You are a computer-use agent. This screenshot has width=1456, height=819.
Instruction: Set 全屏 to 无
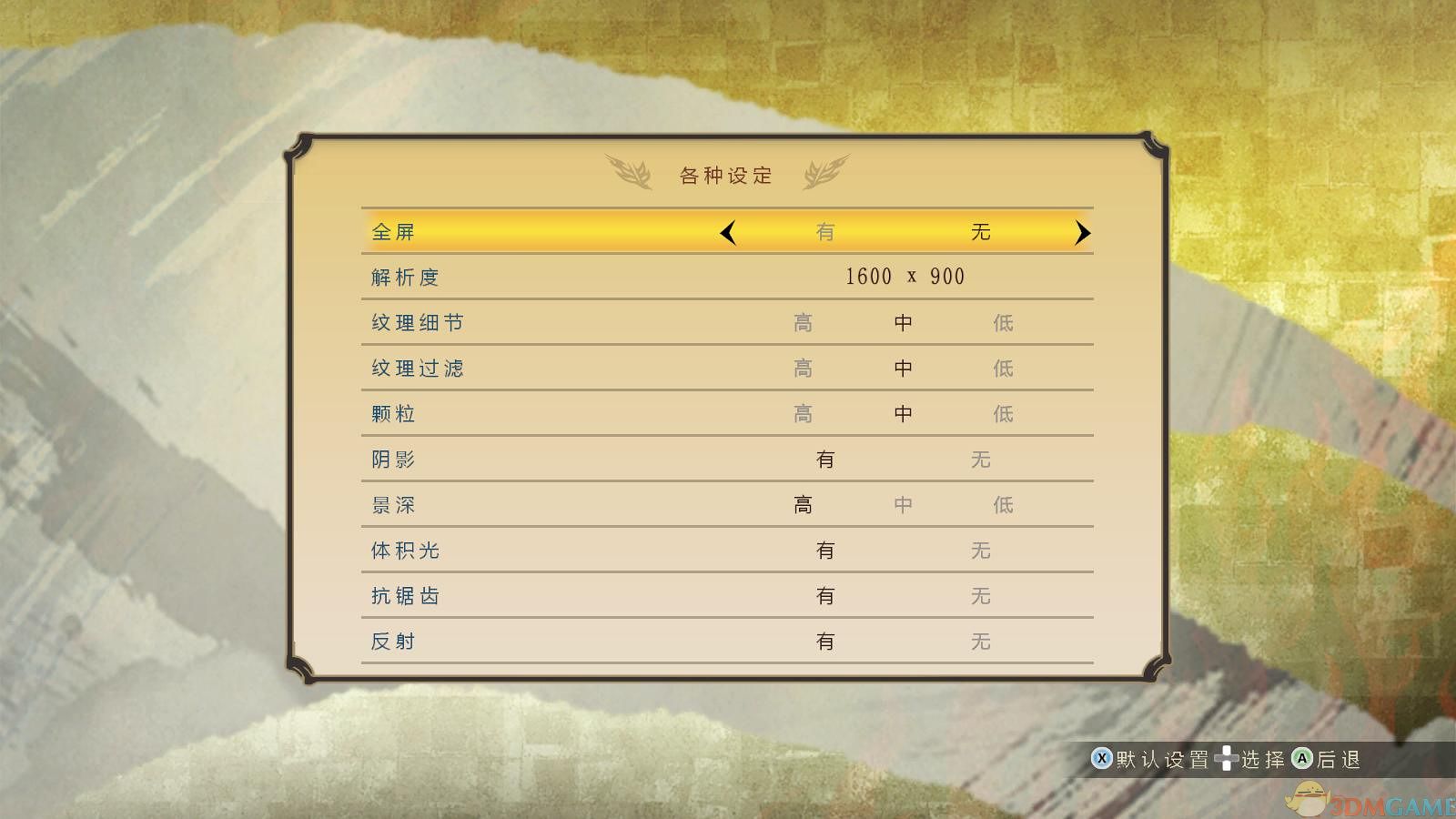(980, 232)
